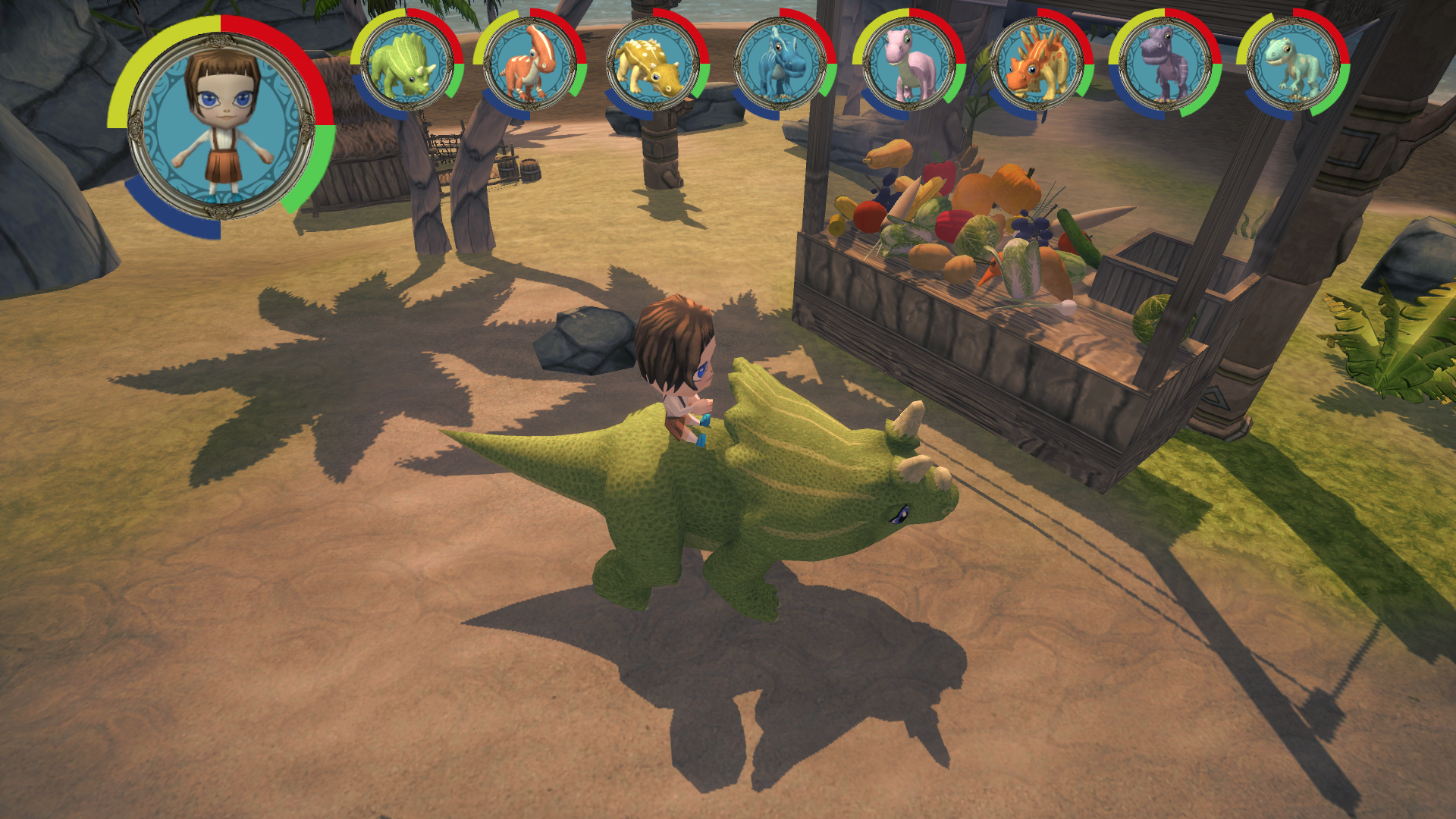Select the girl character portrait
This screenshot has height=819, width=1456.
click(x=221, y=127)
